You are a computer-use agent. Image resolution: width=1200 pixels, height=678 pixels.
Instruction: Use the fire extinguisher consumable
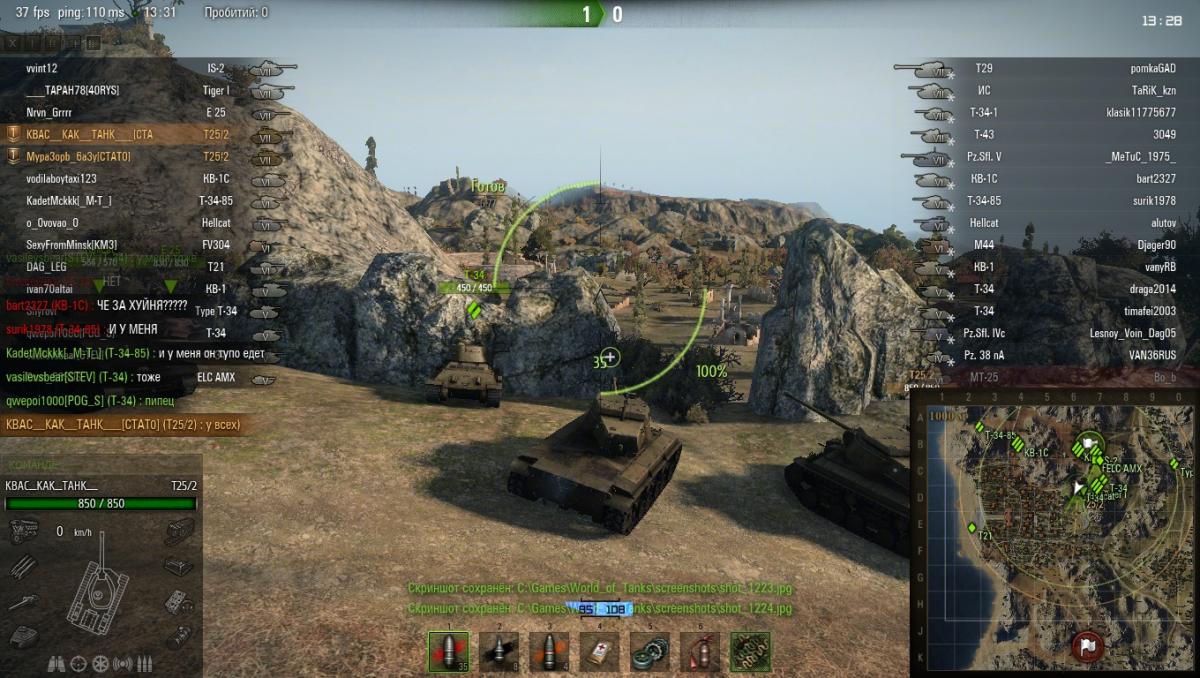coord(700,651)
